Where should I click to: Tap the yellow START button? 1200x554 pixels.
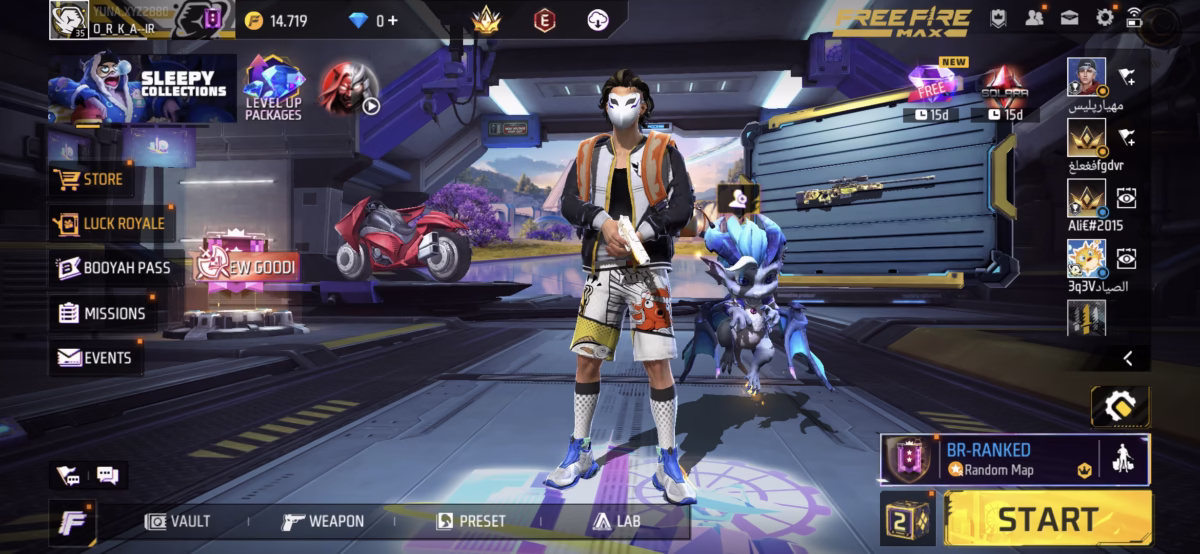click(x=1047, y=519)
